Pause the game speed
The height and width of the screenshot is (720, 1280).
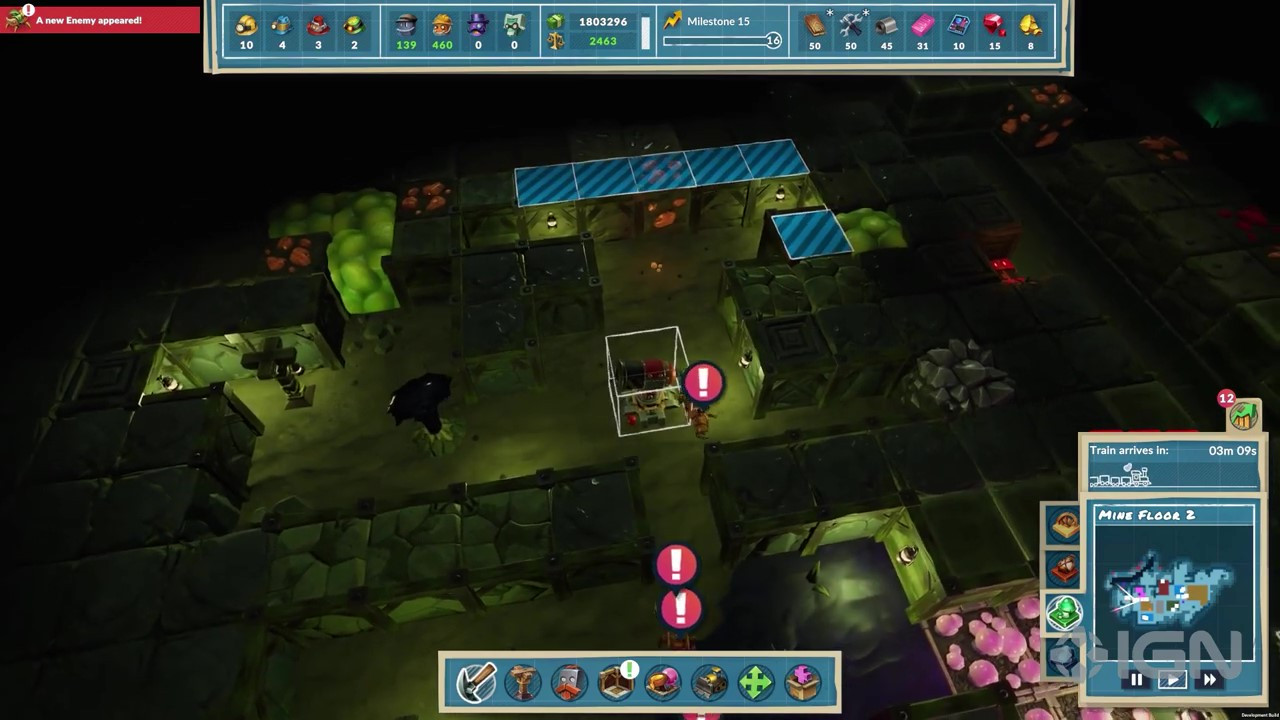[x=1136, y=680]
